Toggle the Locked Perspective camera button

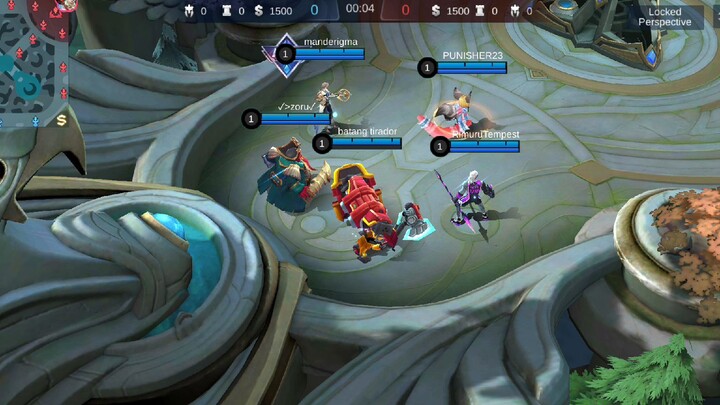(664, 17)
